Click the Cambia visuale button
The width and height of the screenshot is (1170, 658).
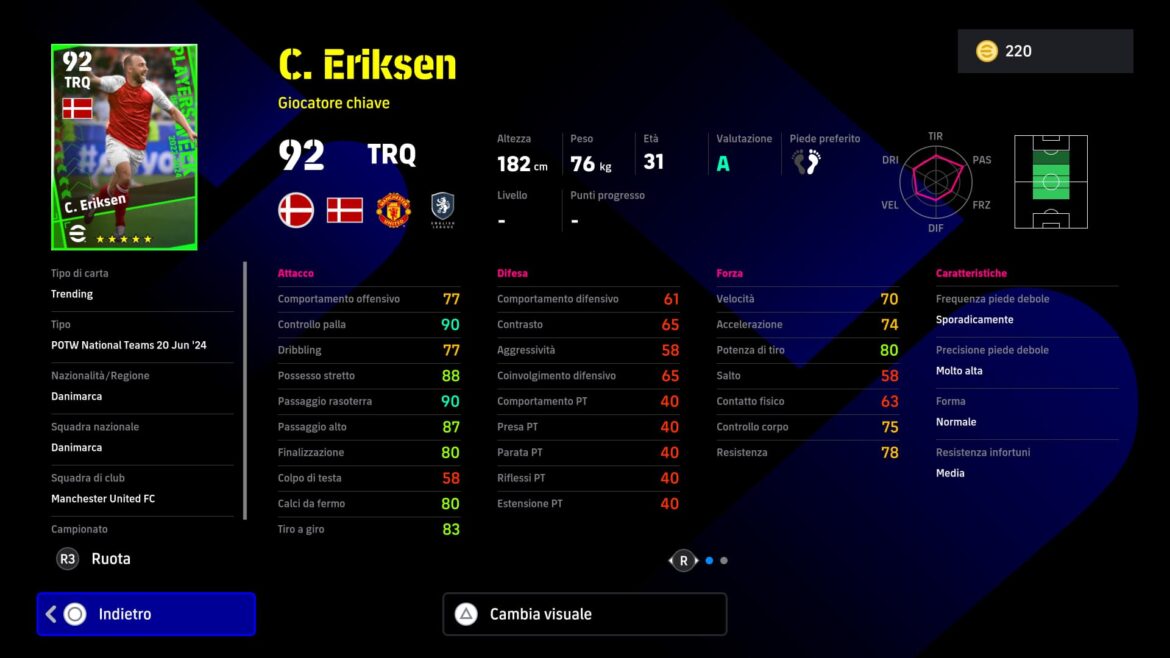(x=584, y=614)
